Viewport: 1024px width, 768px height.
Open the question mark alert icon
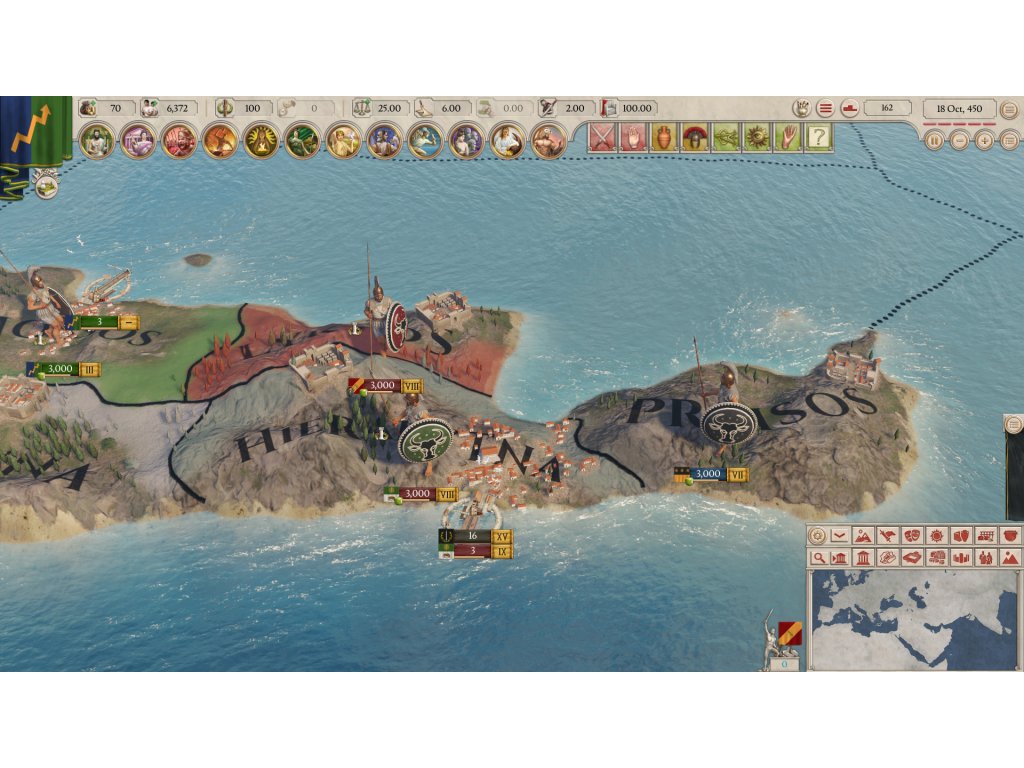819,138
